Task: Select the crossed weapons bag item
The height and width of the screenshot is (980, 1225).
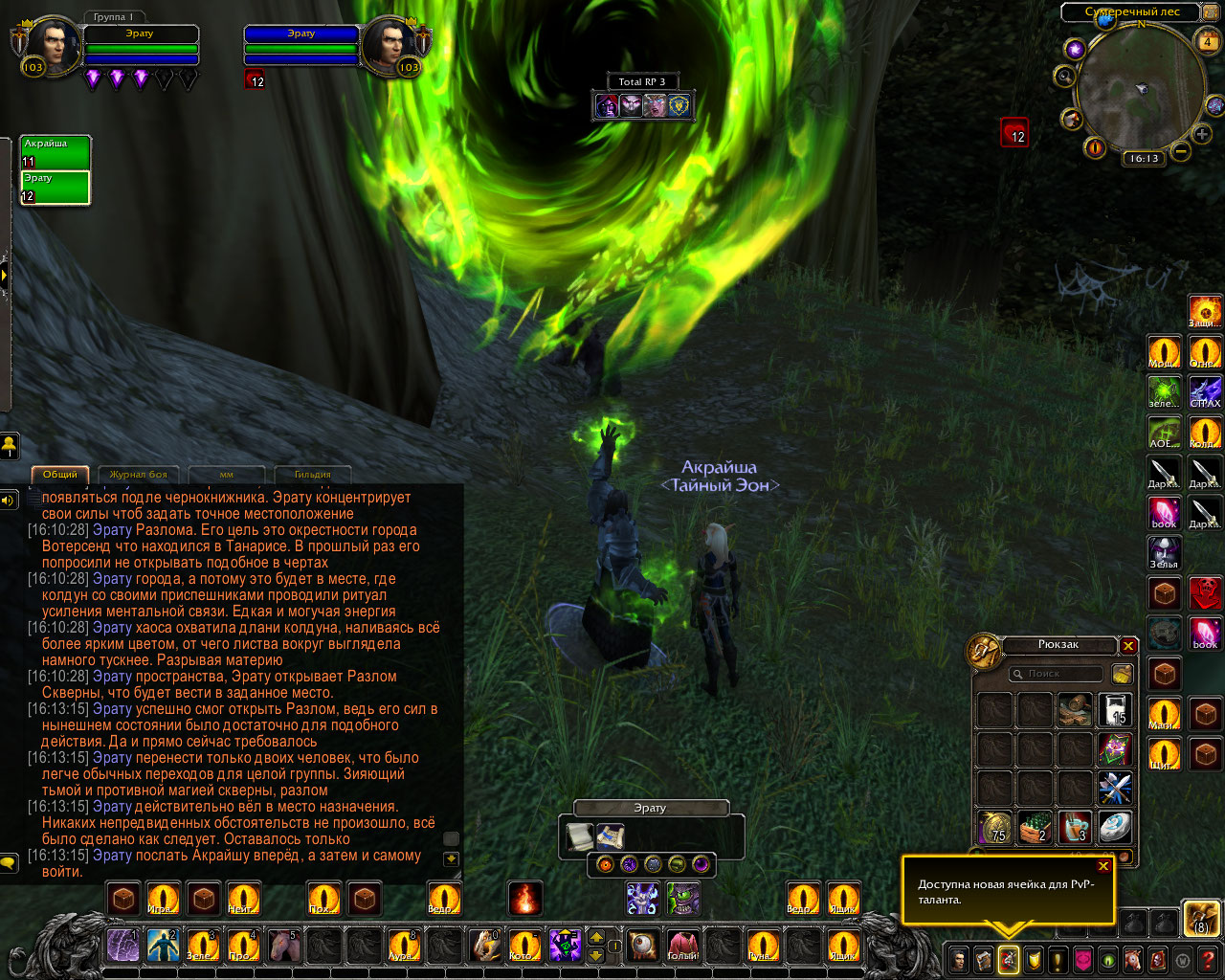Action: point(1114,789)
